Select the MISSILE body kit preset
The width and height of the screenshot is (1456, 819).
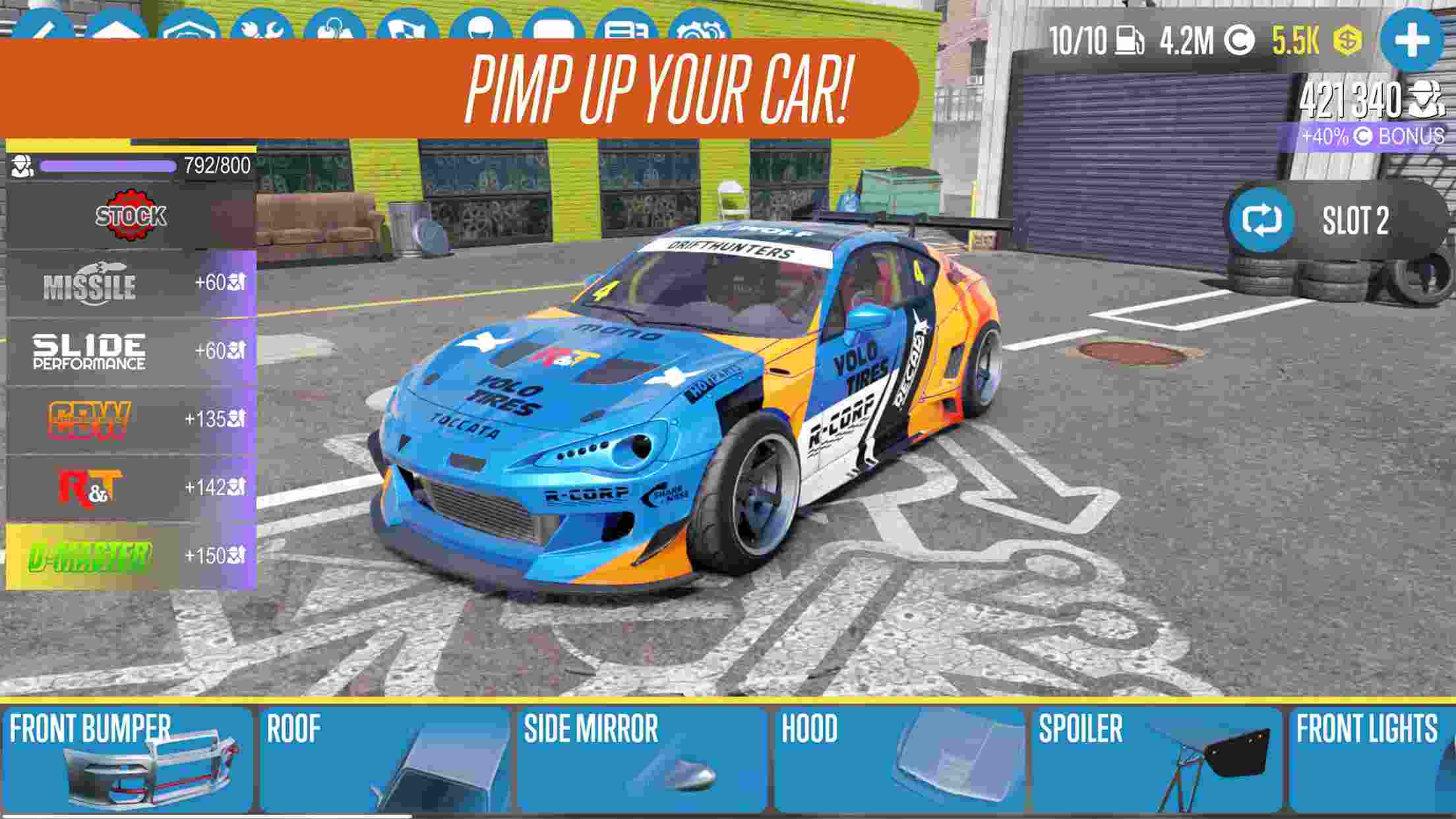tap(125, 285)
